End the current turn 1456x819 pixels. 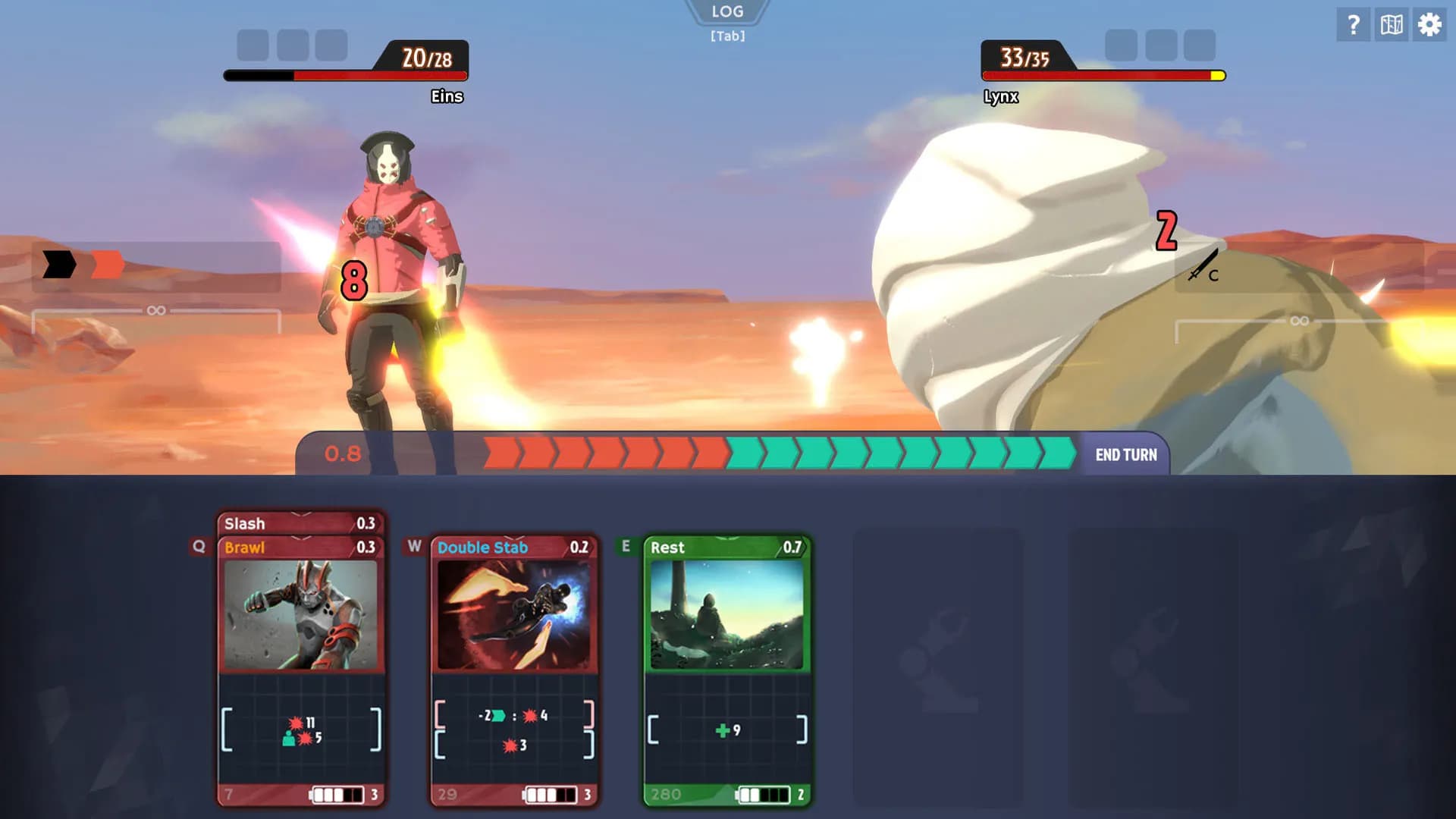pyautogui.click(x=1125, y=455)
